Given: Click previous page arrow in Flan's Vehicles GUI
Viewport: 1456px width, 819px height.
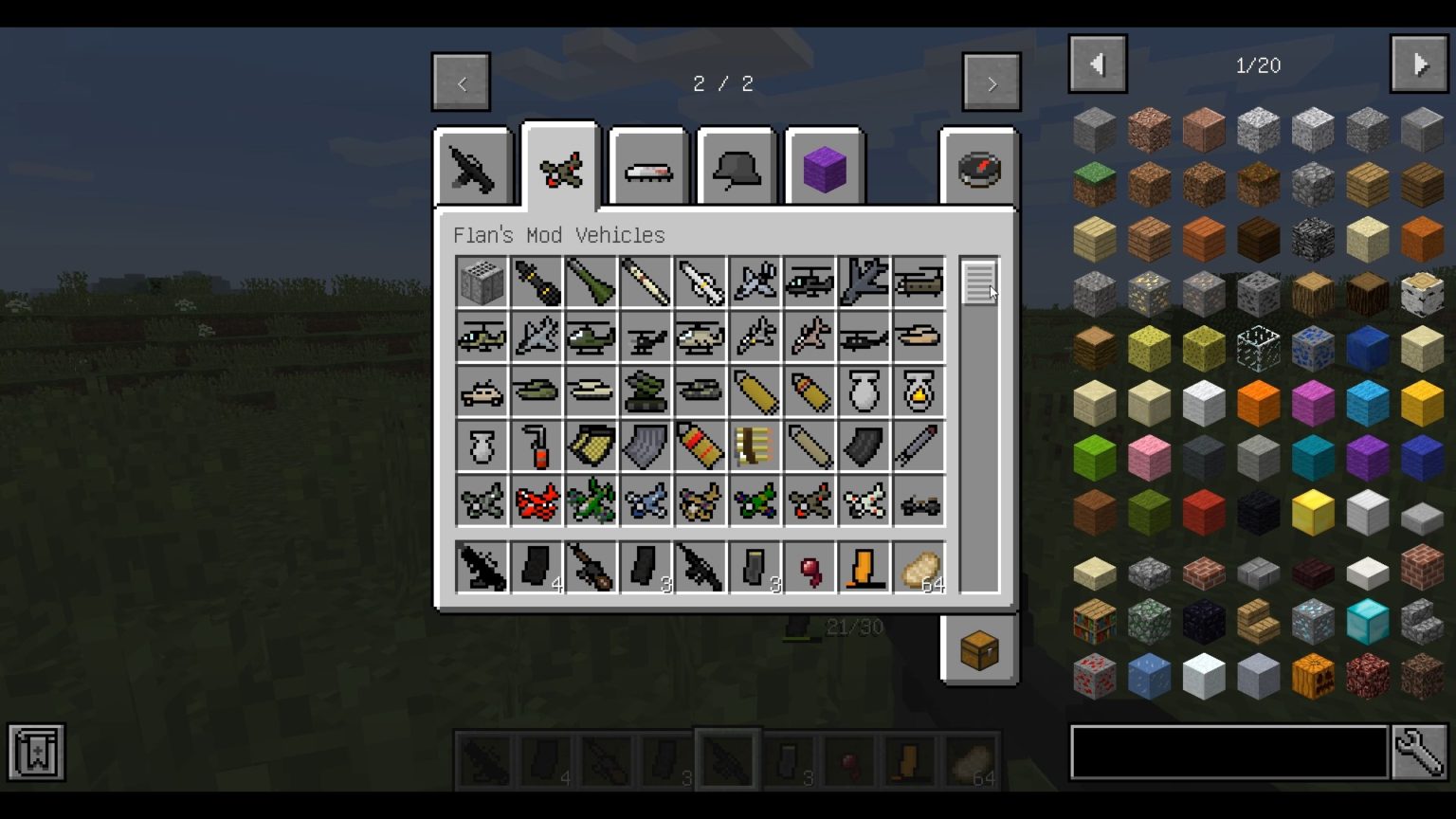Looking at the screenshot, I should [x=461, y=82].
